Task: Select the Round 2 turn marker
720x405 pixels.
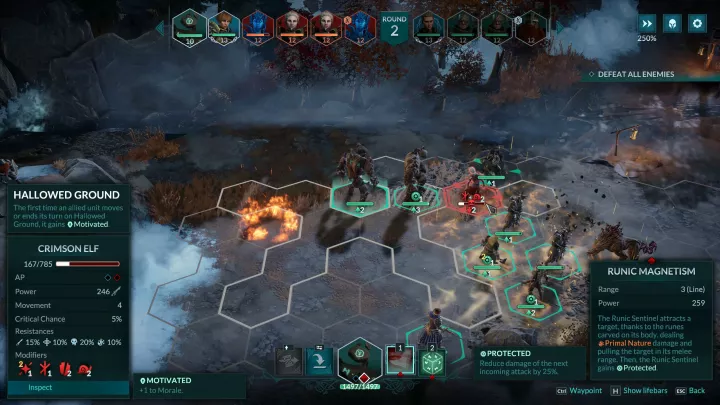Action: [394, 27]
